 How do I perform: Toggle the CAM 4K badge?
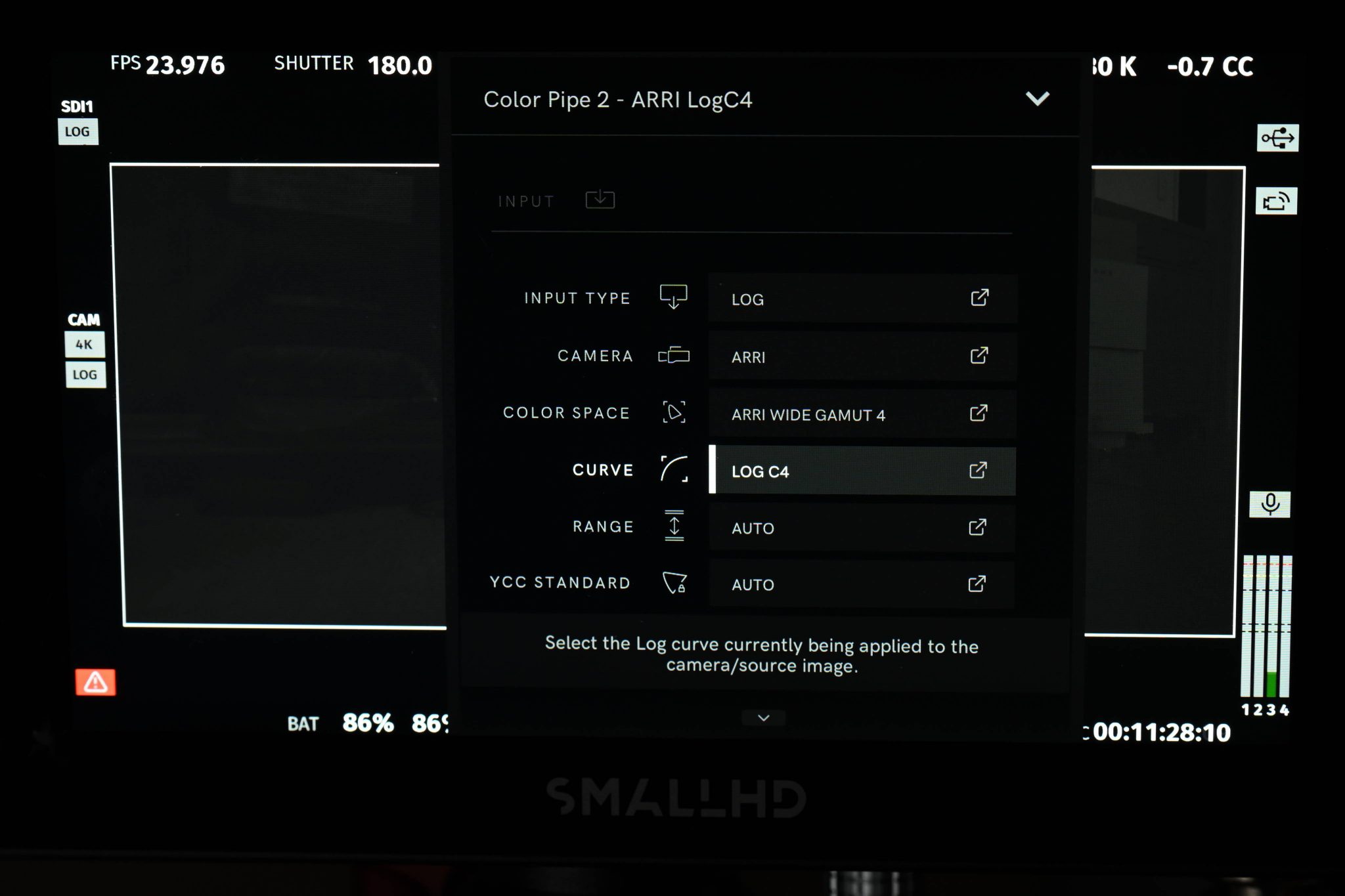(86, 343)
